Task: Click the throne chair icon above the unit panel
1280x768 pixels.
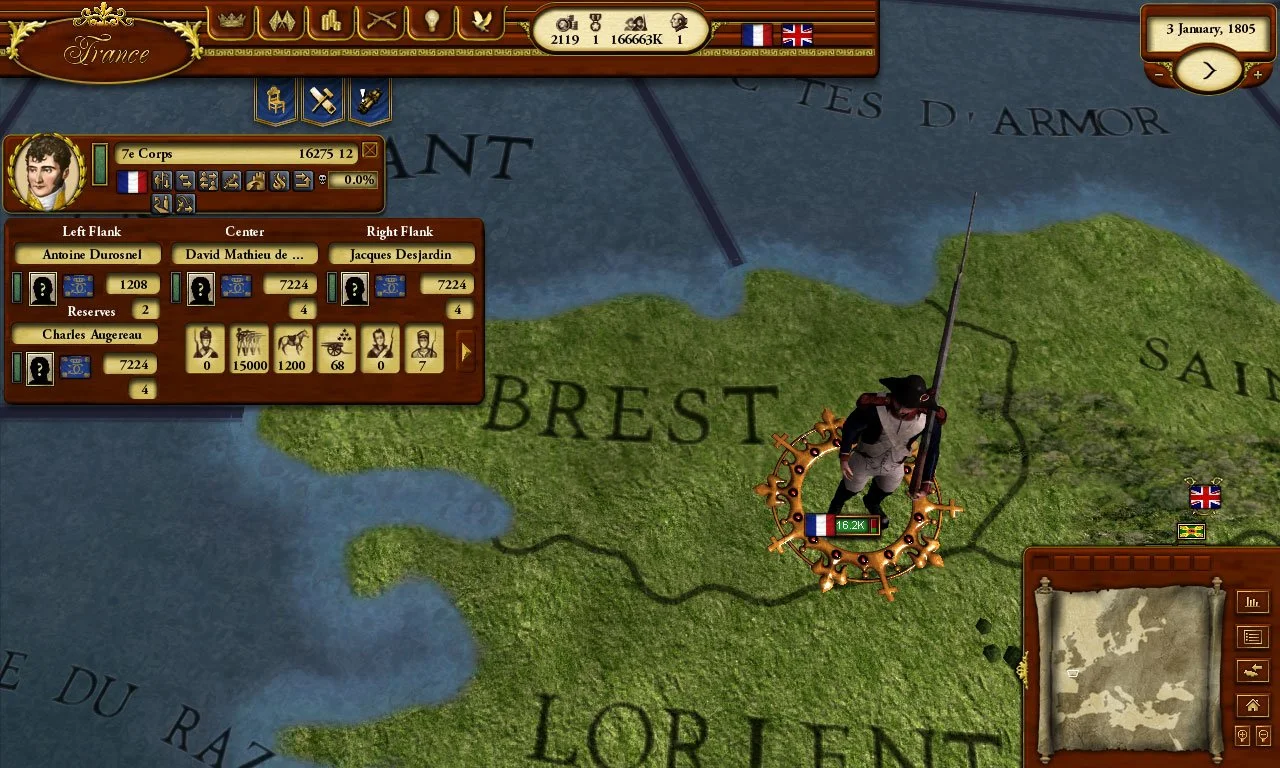Action: [x=274, y=99]
